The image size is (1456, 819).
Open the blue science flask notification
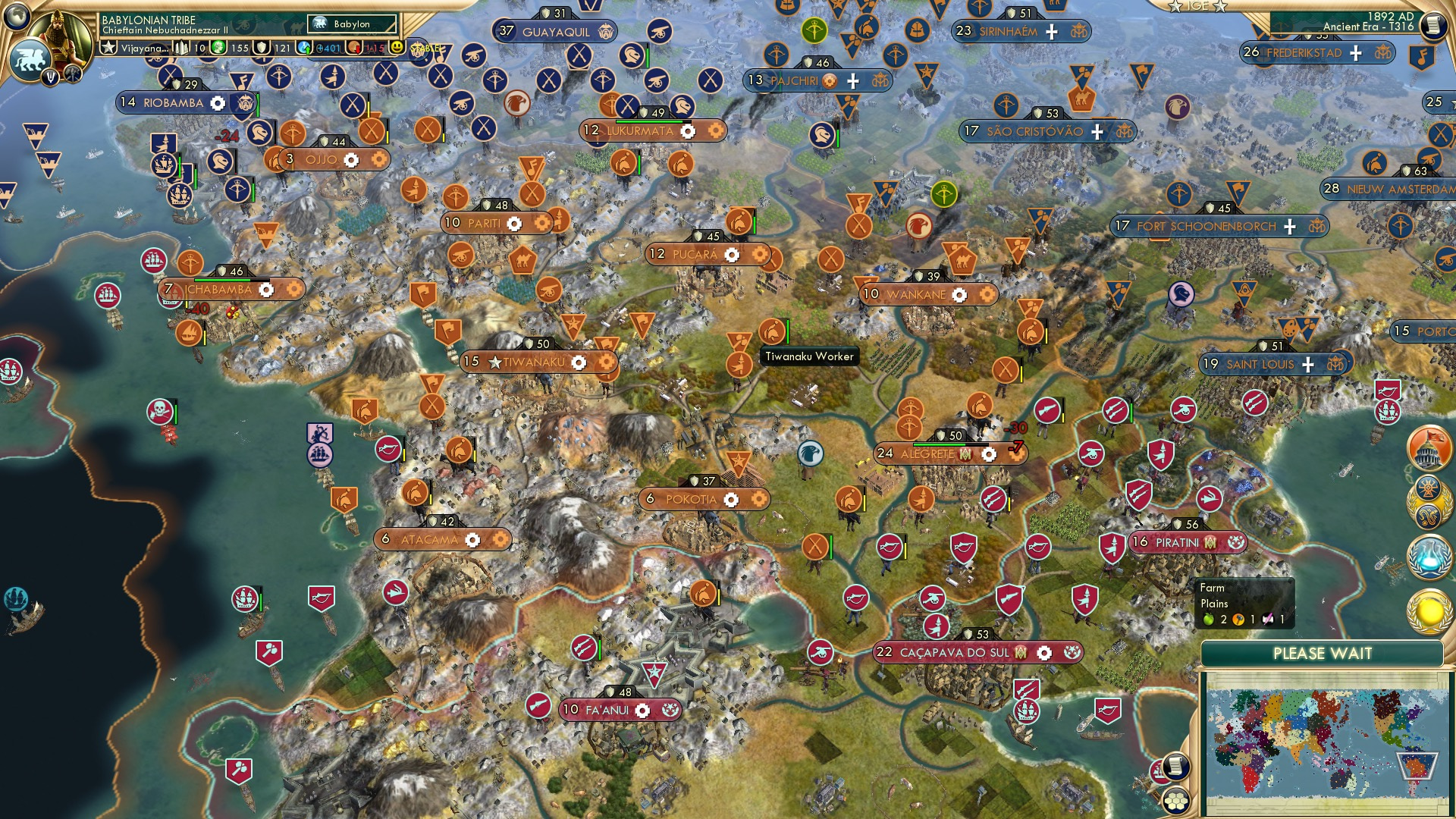(x=1429, y=557)
